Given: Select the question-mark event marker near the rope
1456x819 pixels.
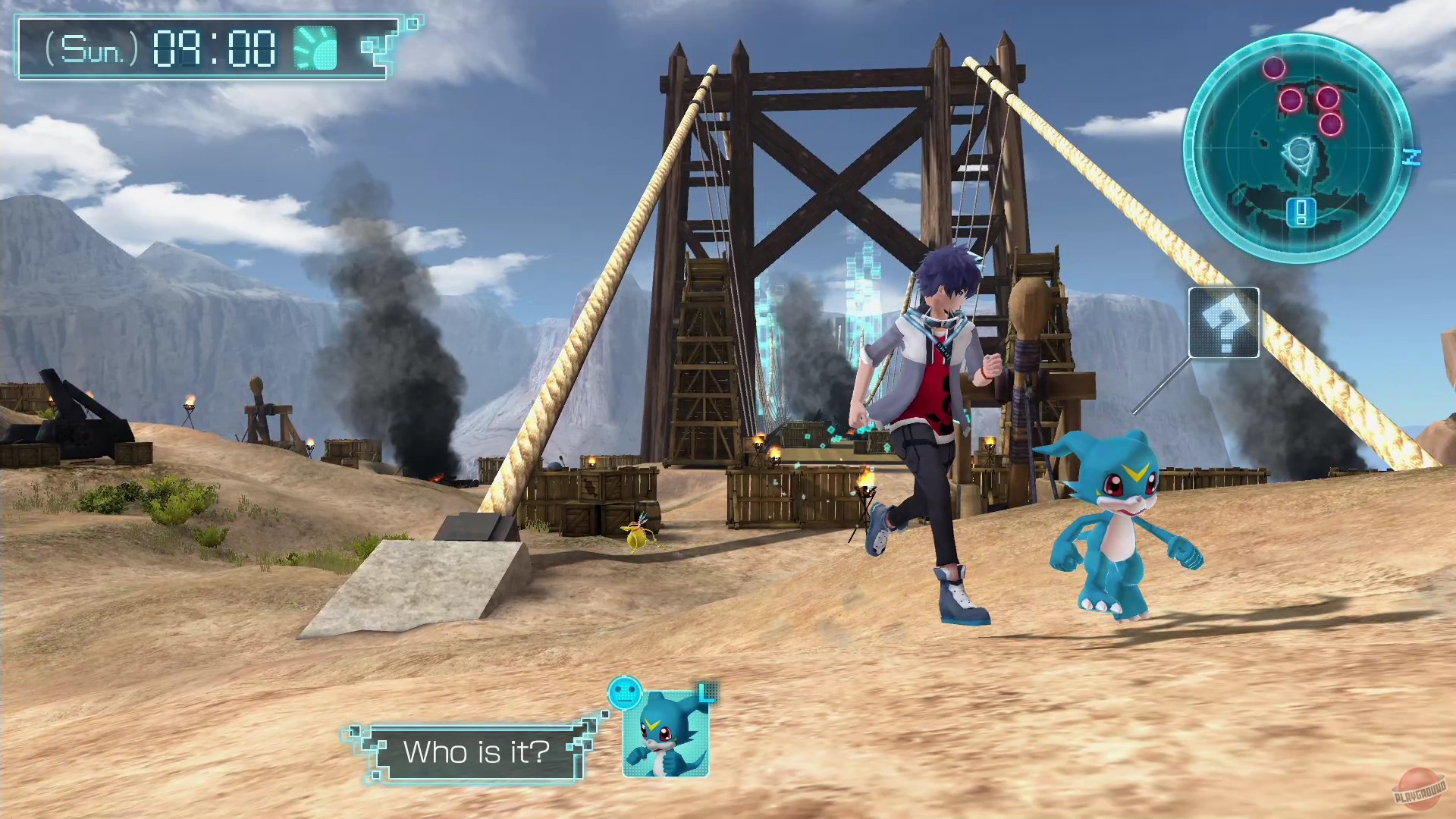Looking at the screenshot, I should [1224, 325].
